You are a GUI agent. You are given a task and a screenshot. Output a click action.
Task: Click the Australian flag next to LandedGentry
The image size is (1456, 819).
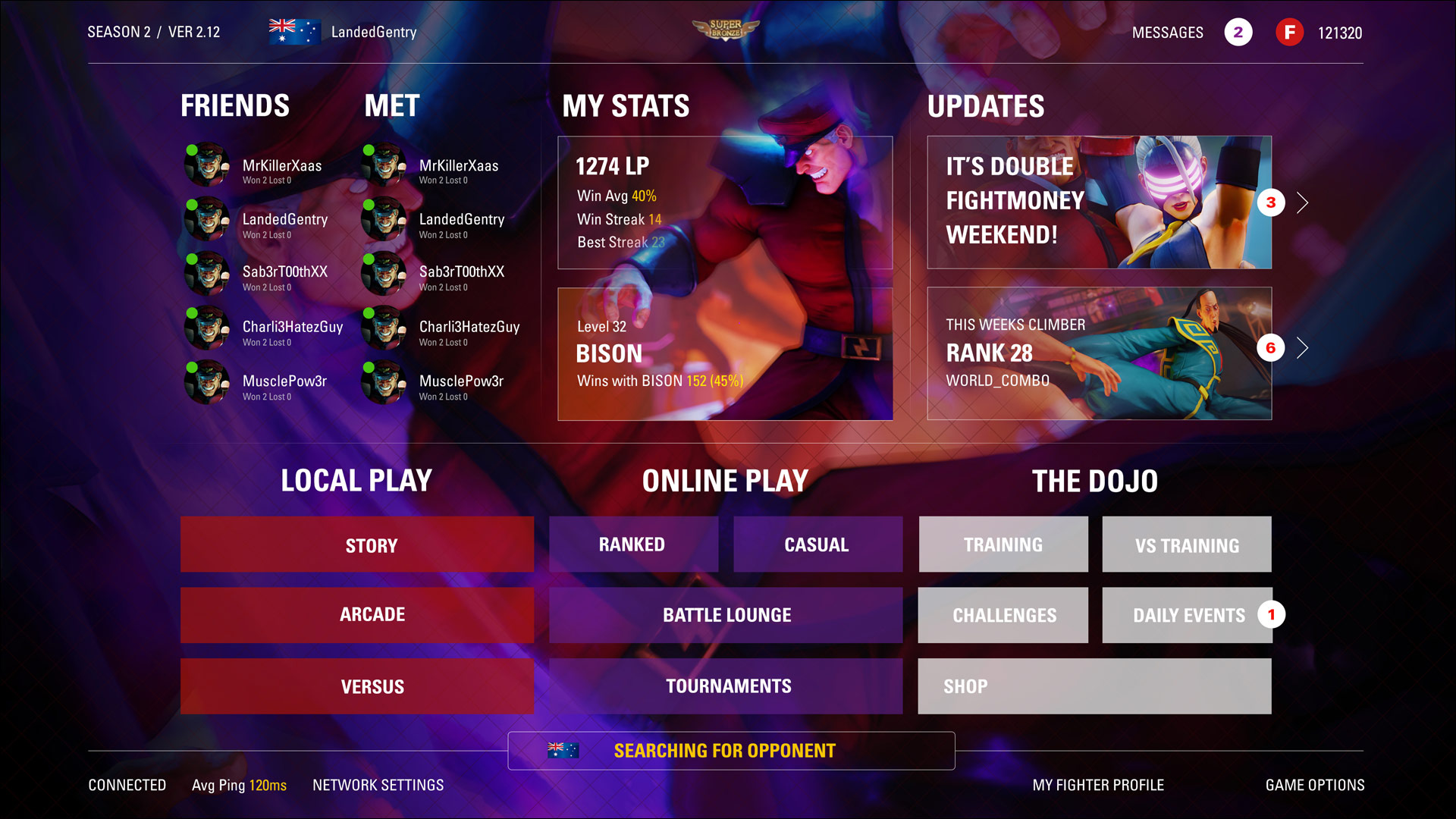(x=295, y=31)
